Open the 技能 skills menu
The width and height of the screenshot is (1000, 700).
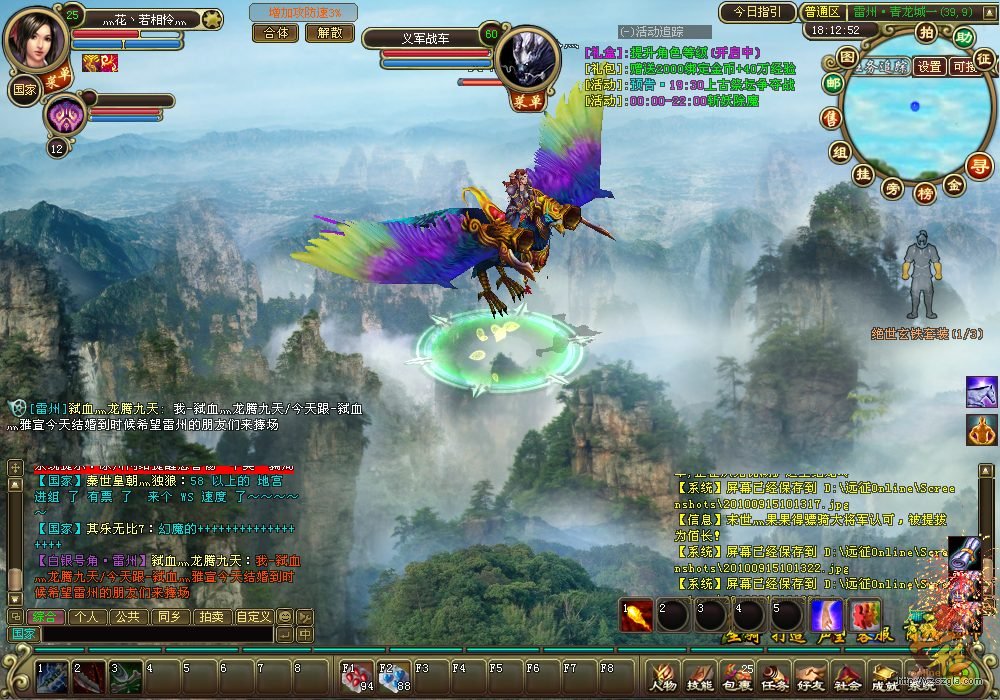699,677
